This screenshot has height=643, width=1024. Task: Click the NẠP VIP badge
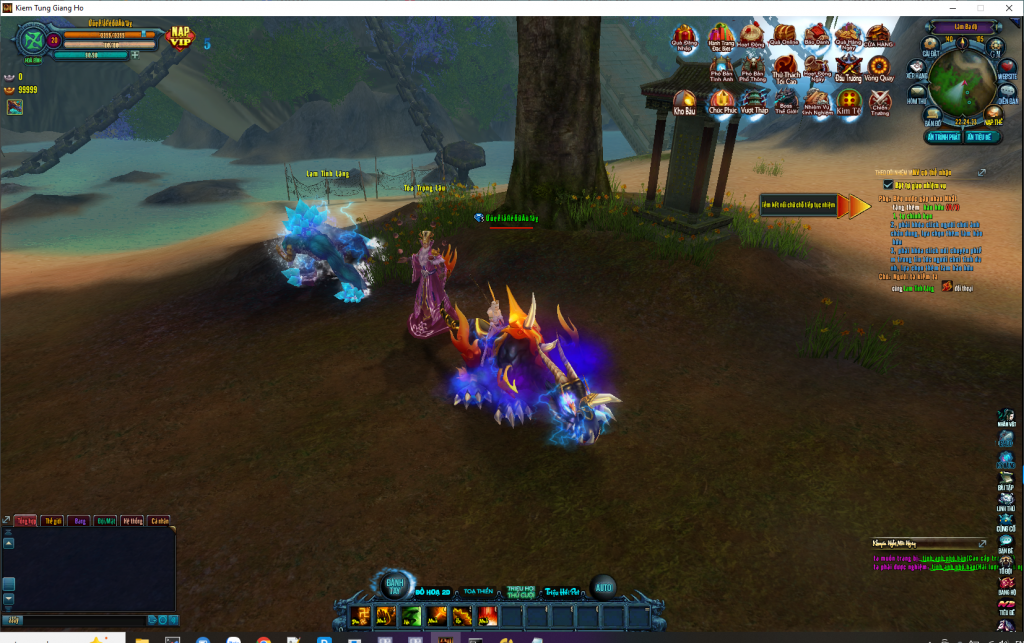(181, 38)
